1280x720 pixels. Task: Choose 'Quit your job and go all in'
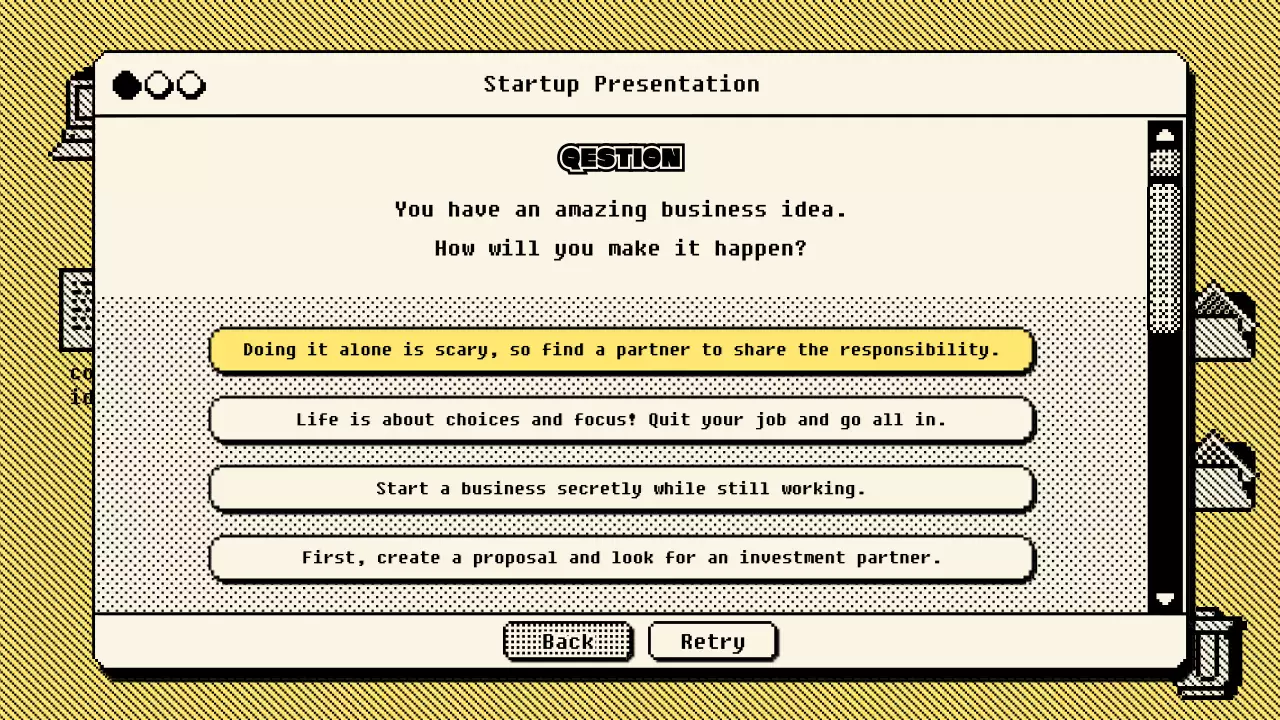[621, 419]
